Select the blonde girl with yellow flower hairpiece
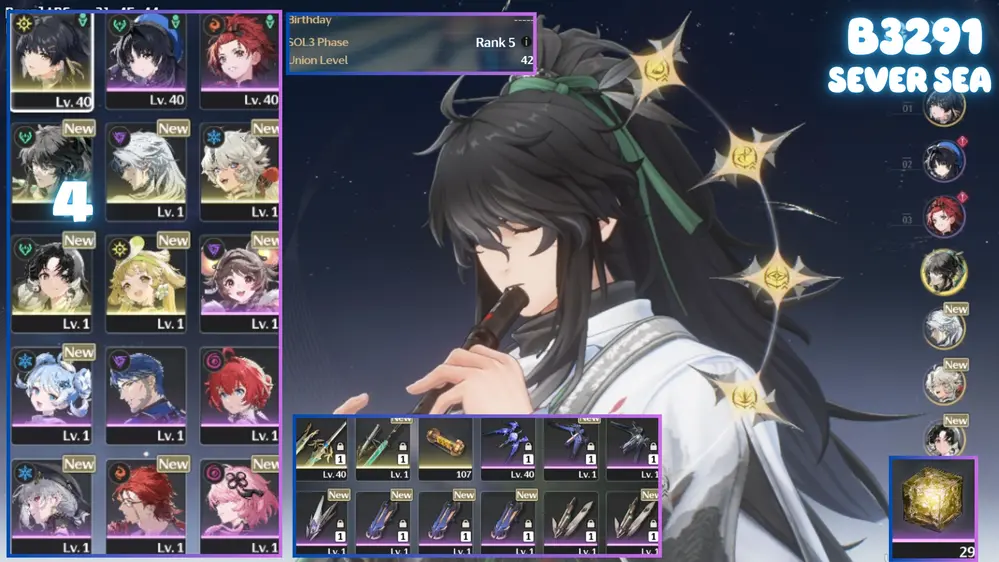Screen dimensions: 999x562 pos(146,283)
